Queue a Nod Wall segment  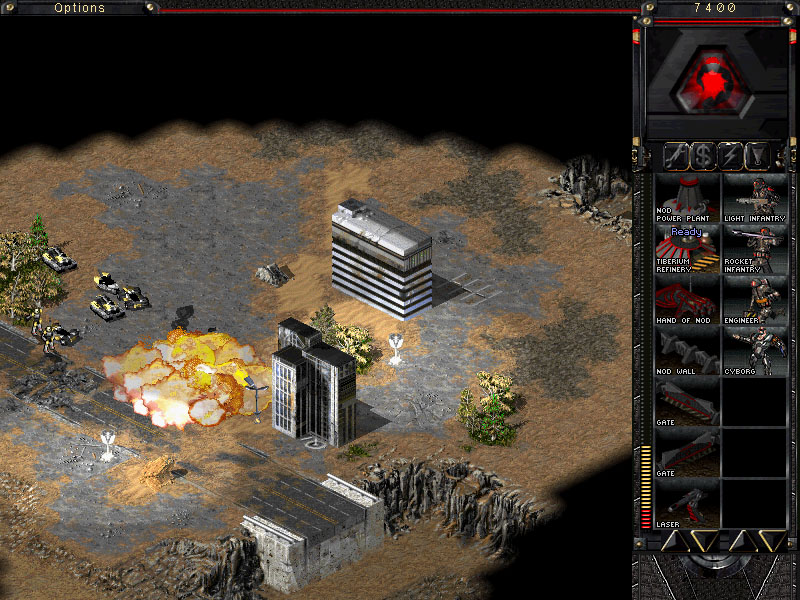tap(687, 350)
